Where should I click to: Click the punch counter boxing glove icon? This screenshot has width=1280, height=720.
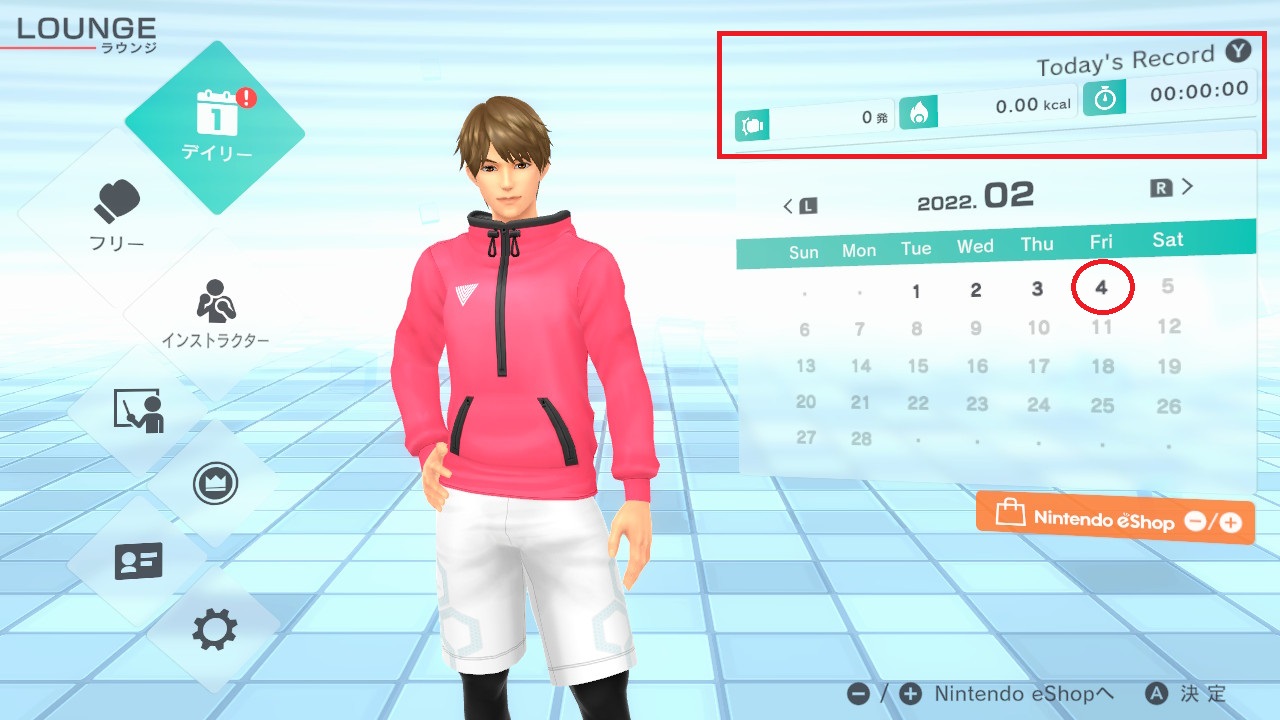click(752, 125)
